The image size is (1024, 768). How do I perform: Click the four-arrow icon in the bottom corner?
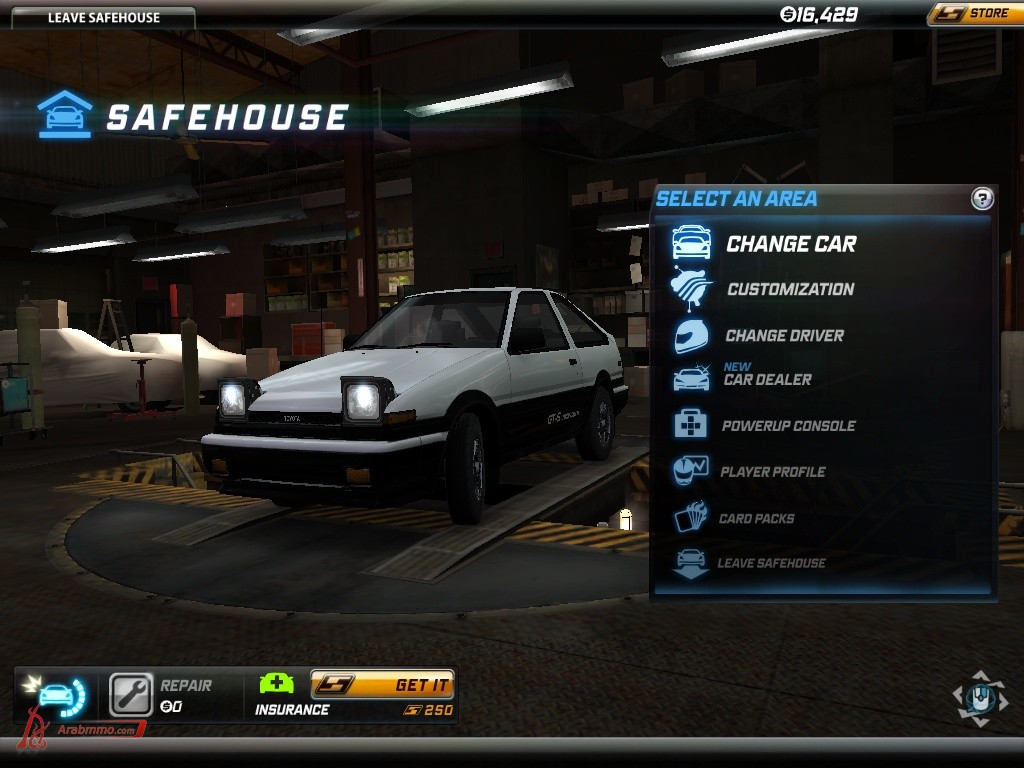pyautogui.click(x=980, y=698)
